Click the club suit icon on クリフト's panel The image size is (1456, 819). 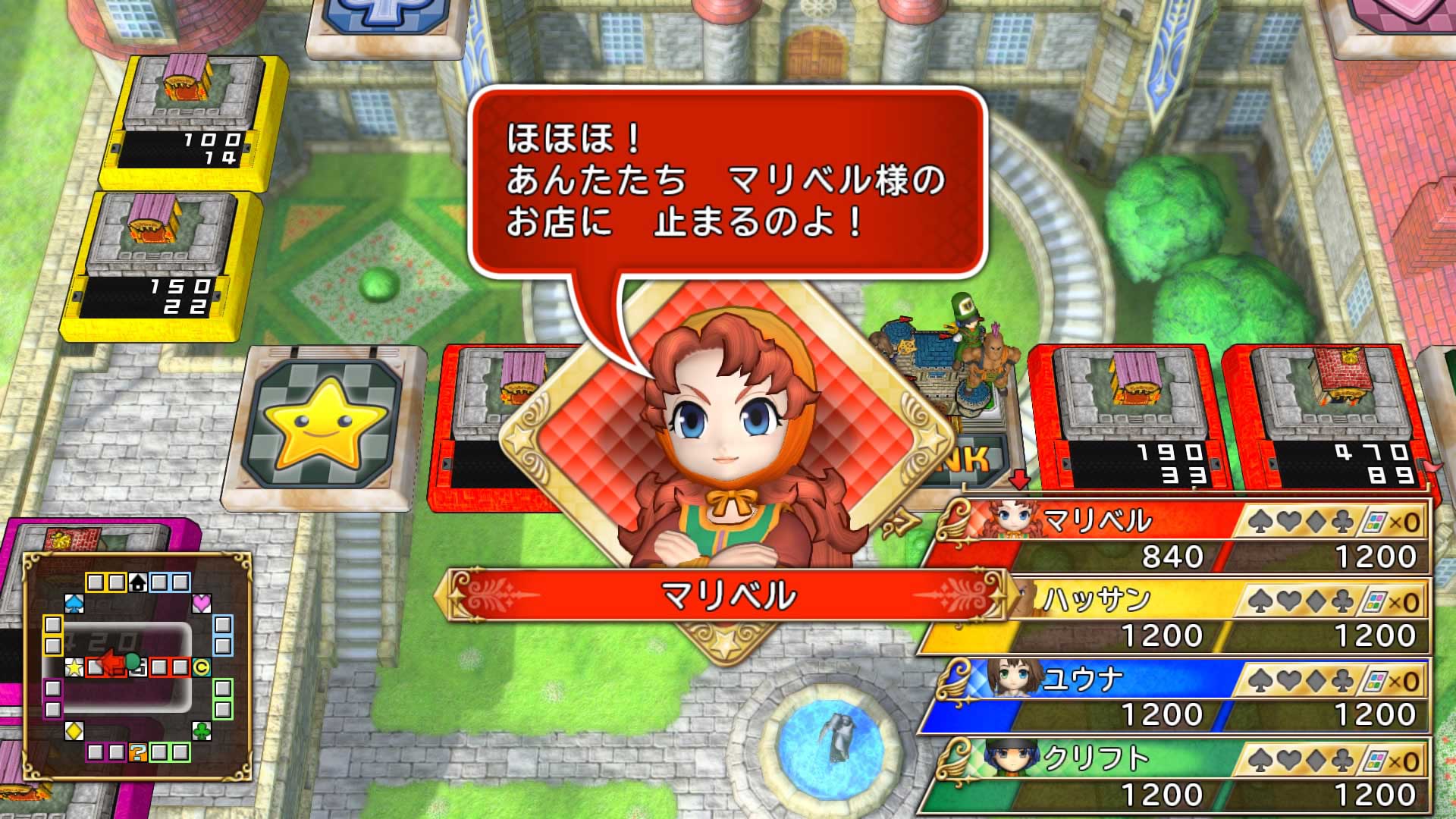pyautogui.click(x=1343, y=760)
